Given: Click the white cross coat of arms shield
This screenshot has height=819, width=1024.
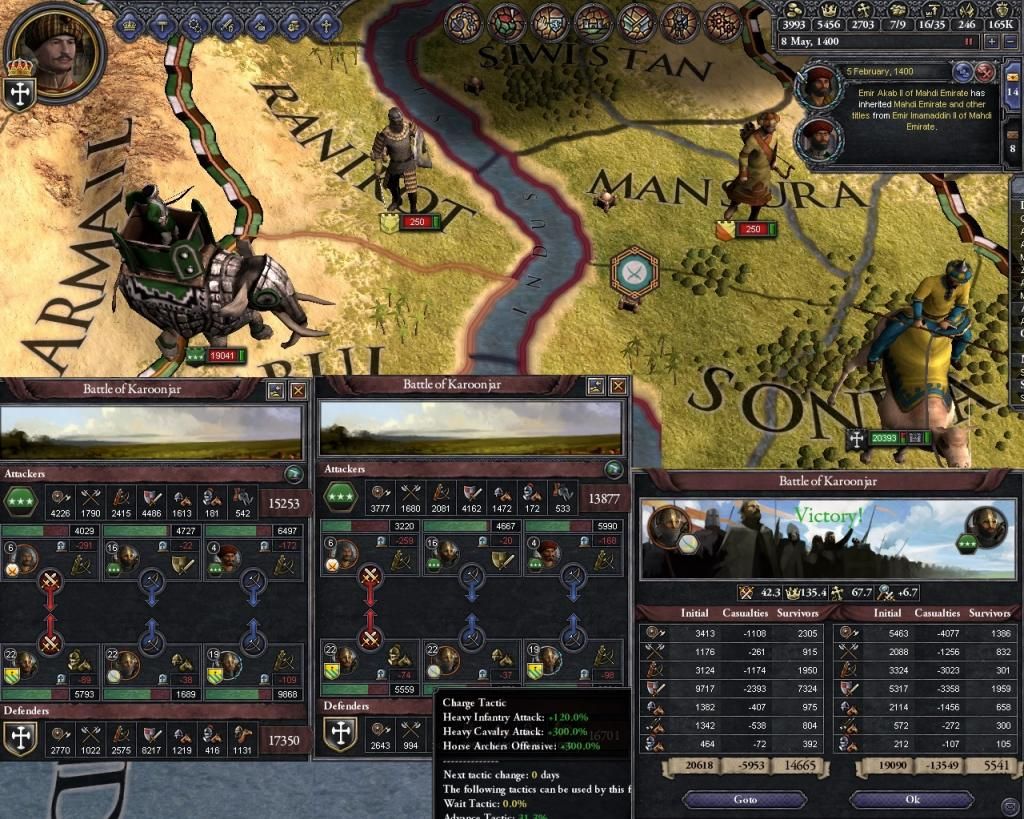Looking at the screenshot, I should [x=20, y=93].
